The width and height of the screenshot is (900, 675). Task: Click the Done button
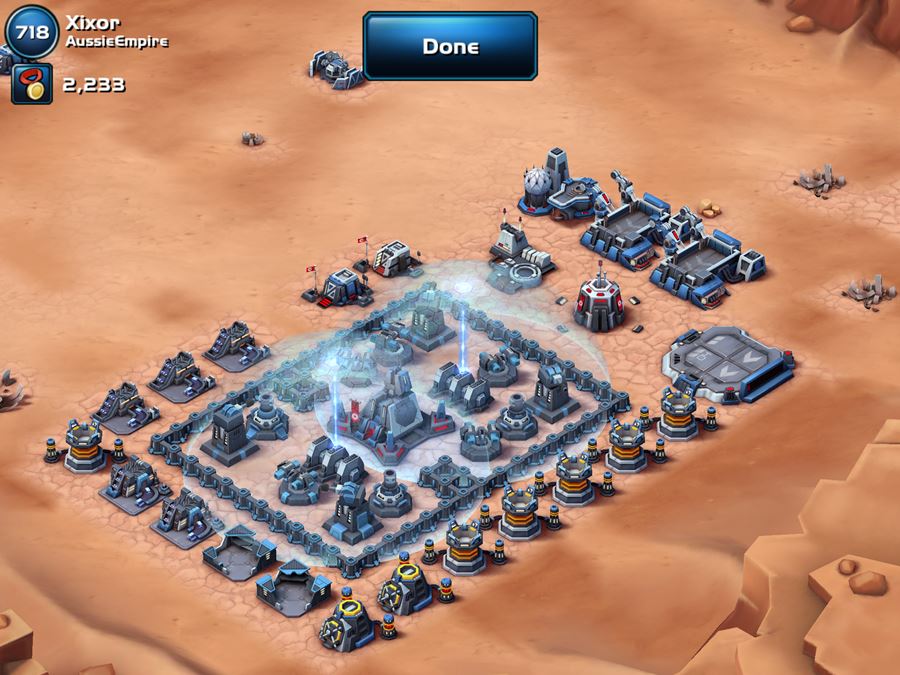(x=450, y=46)
